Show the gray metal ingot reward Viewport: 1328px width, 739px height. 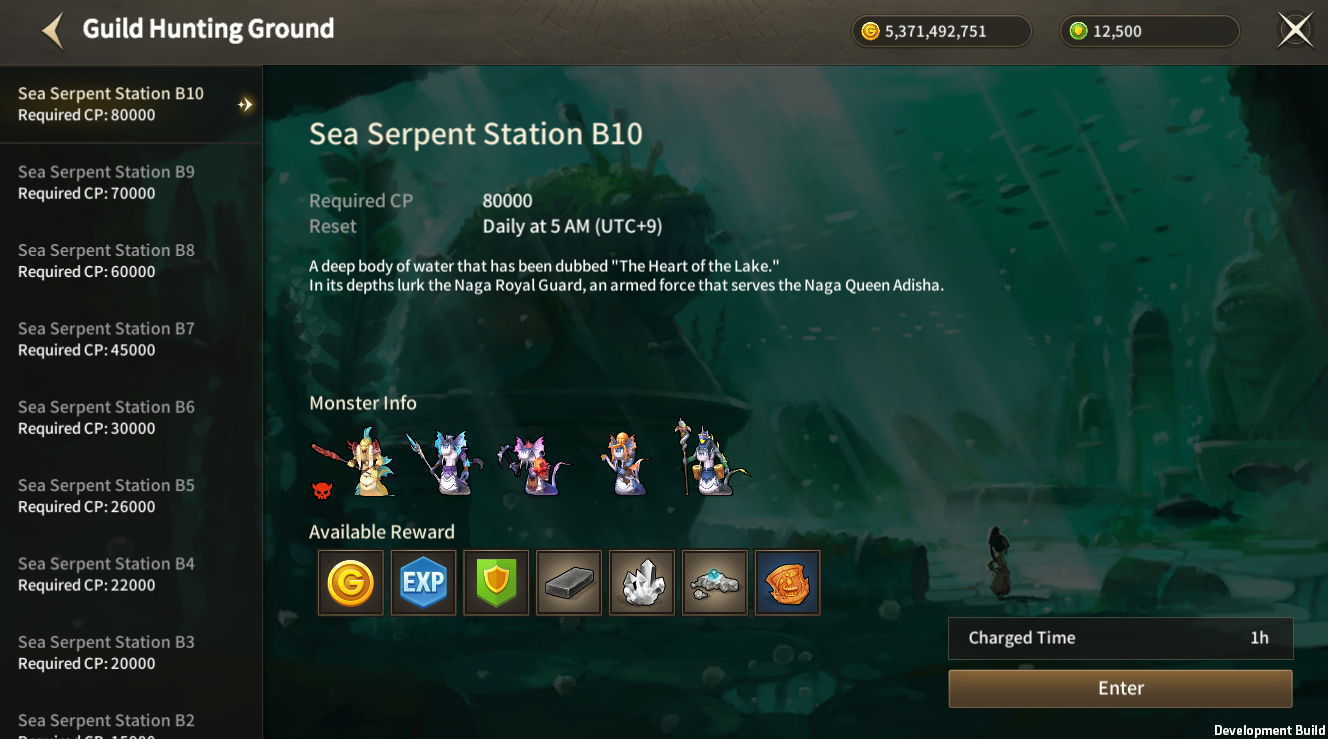click(569, 582)
